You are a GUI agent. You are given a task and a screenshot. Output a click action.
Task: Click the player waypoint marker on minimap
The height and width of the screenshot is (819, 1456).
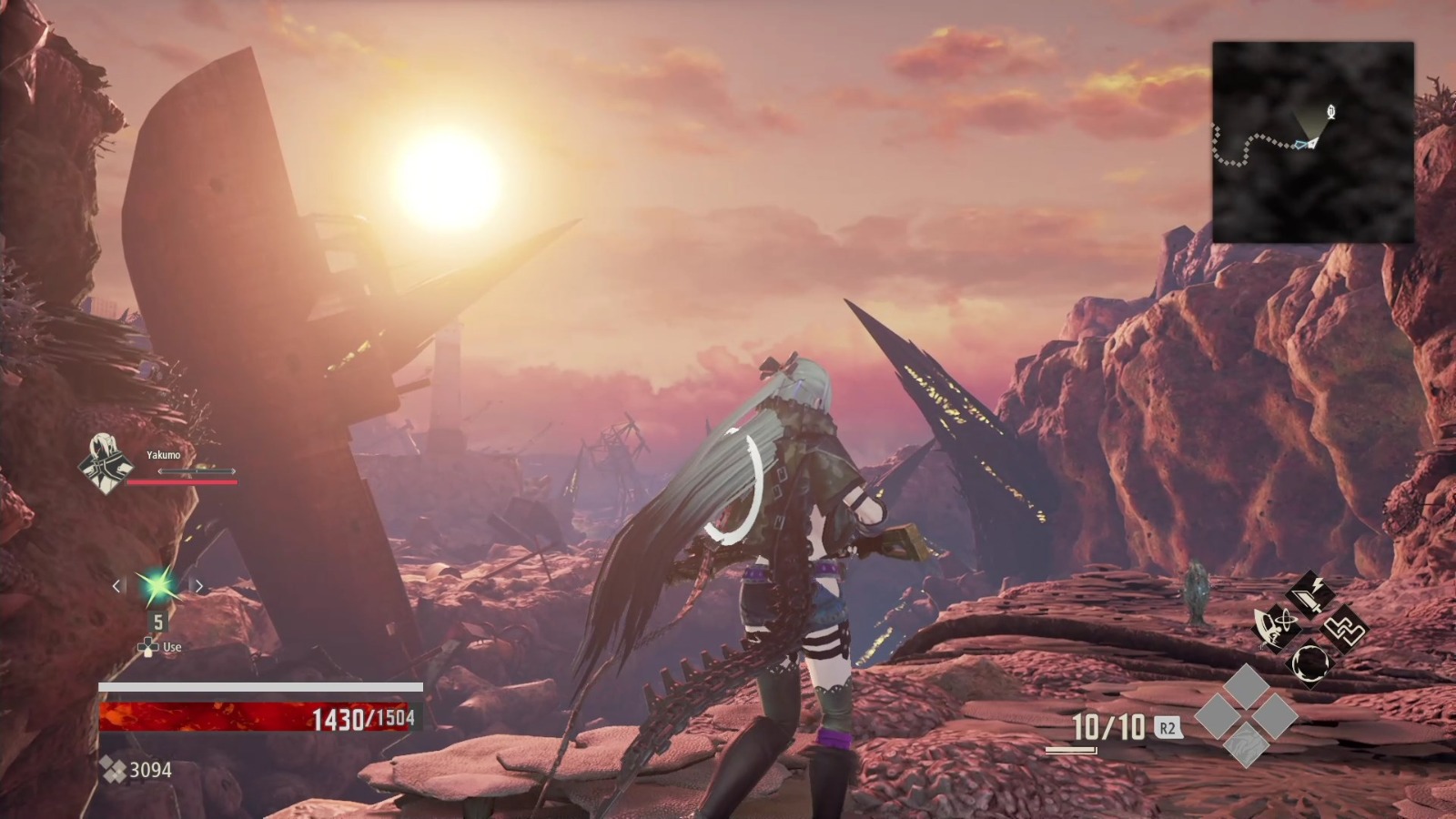click(1311, 143)
